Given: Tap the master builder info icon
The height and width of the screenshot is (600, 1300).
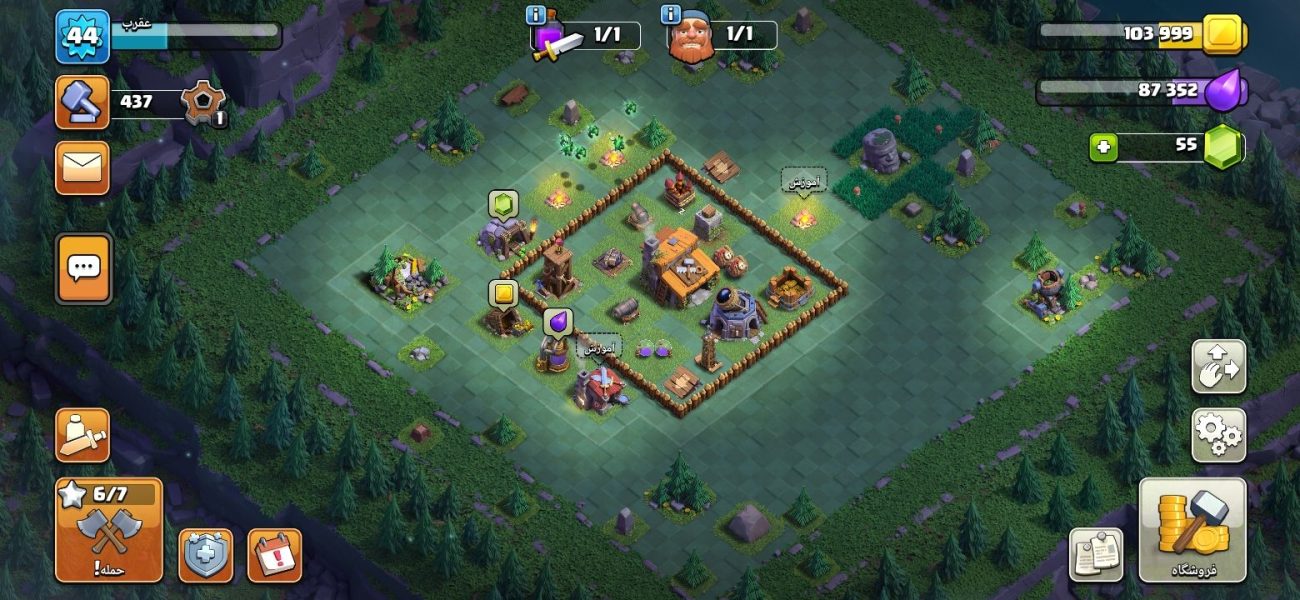Looking at the screenshot, I should 672,15.
